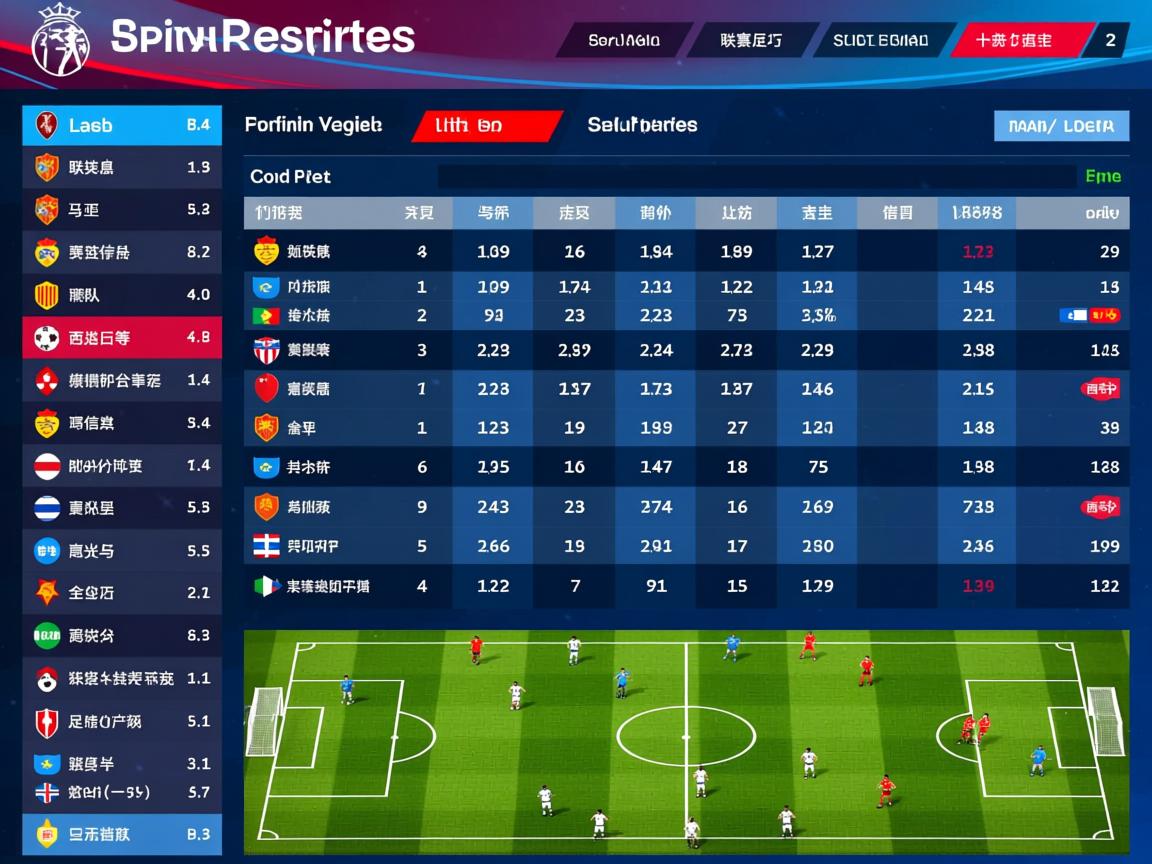This screenshot has width=1152, height=864.
Task: Open the sidebar entry rated 5.5
Action: pos(121,550)
